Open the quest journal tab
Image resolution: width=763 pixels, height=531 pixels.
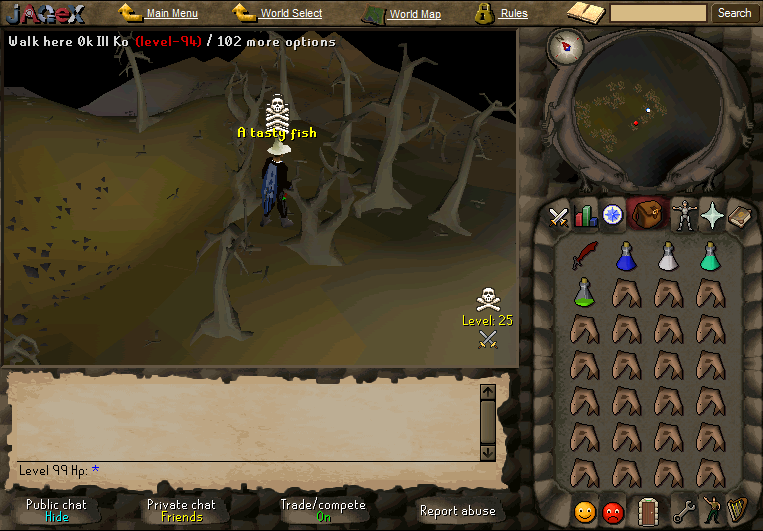[x=611, y=215]
